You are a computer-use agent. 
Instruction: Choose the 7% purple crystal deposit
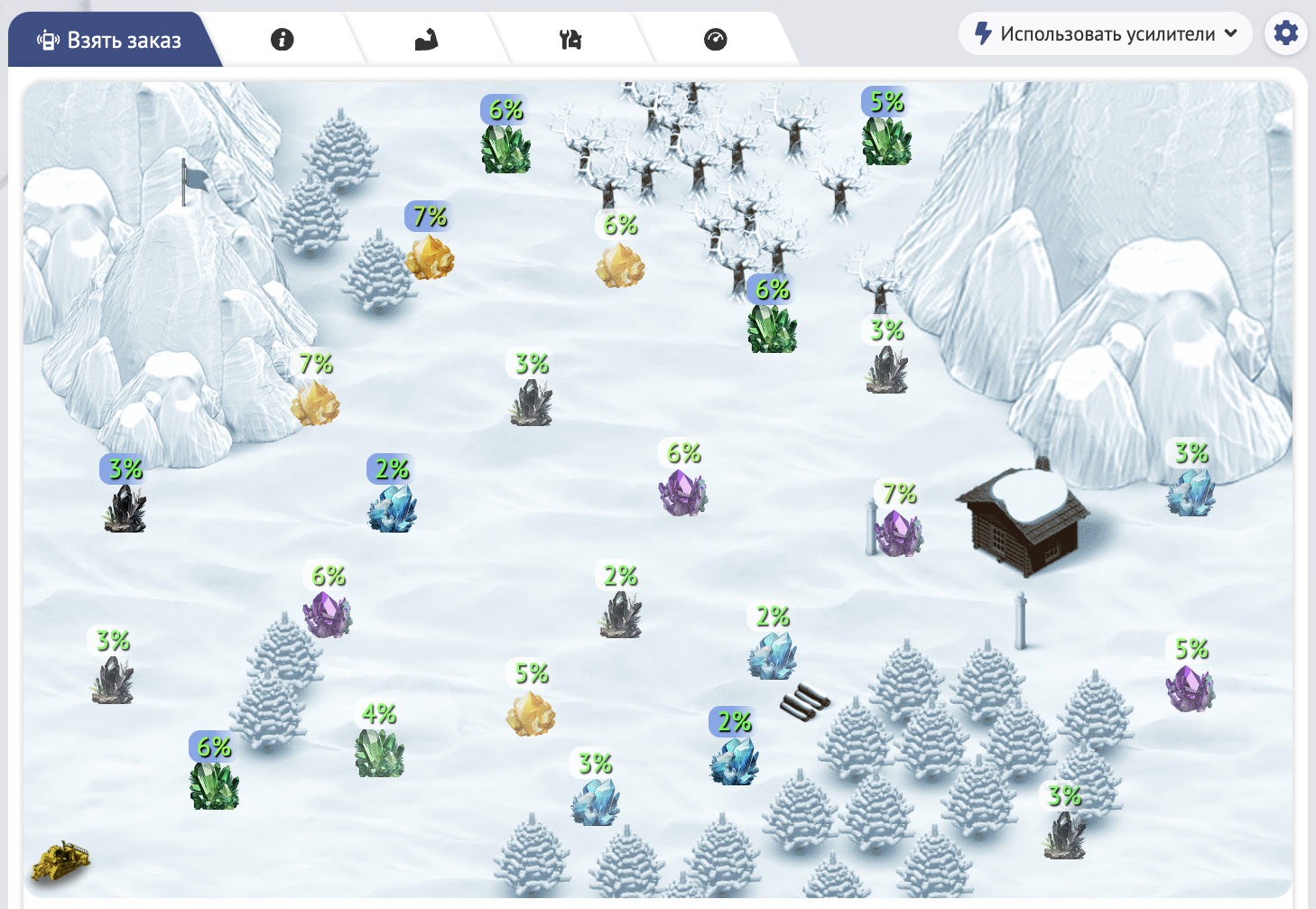pos(898,533)
